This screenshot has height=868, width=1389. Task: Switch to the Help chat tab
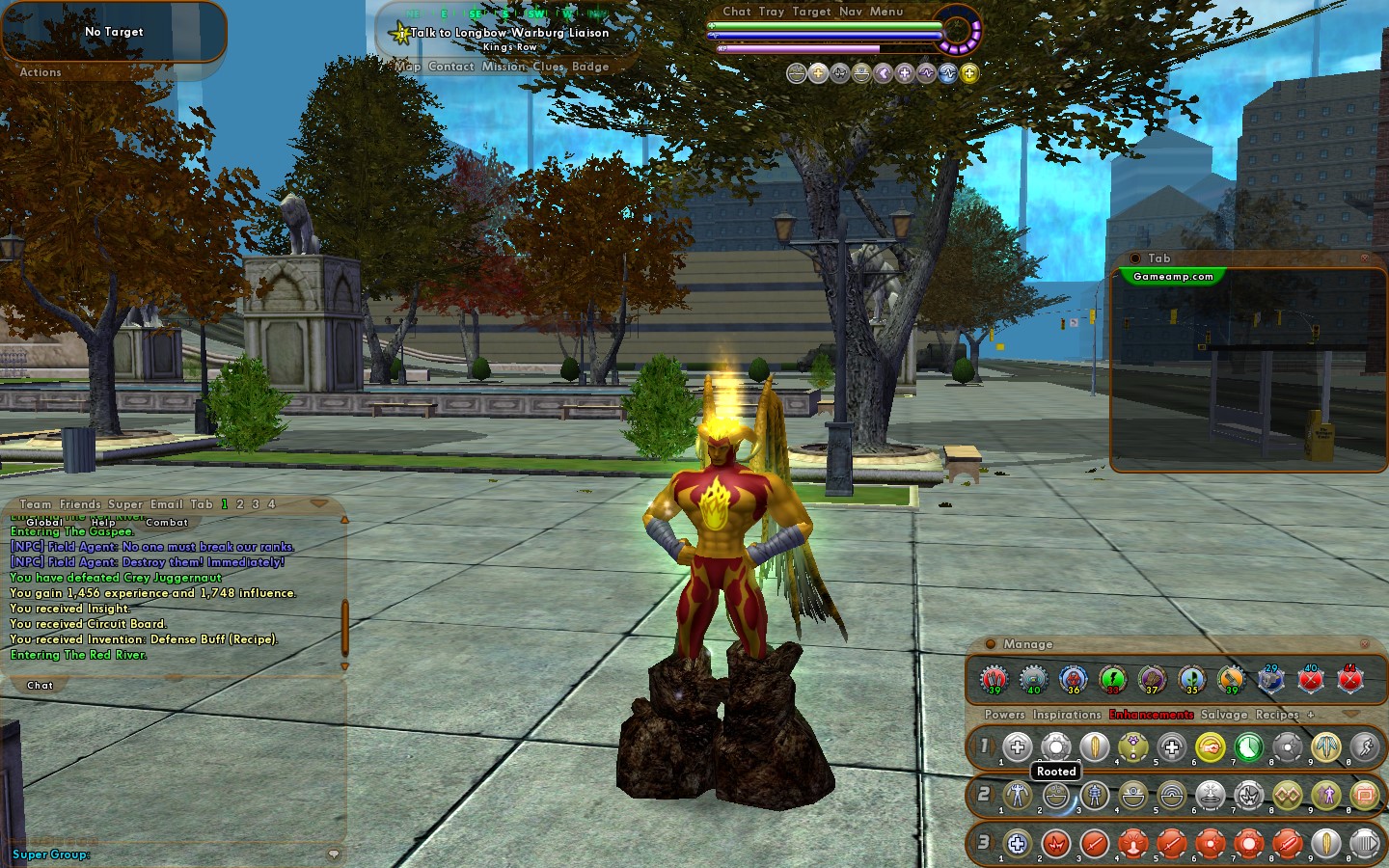(103, 523)
